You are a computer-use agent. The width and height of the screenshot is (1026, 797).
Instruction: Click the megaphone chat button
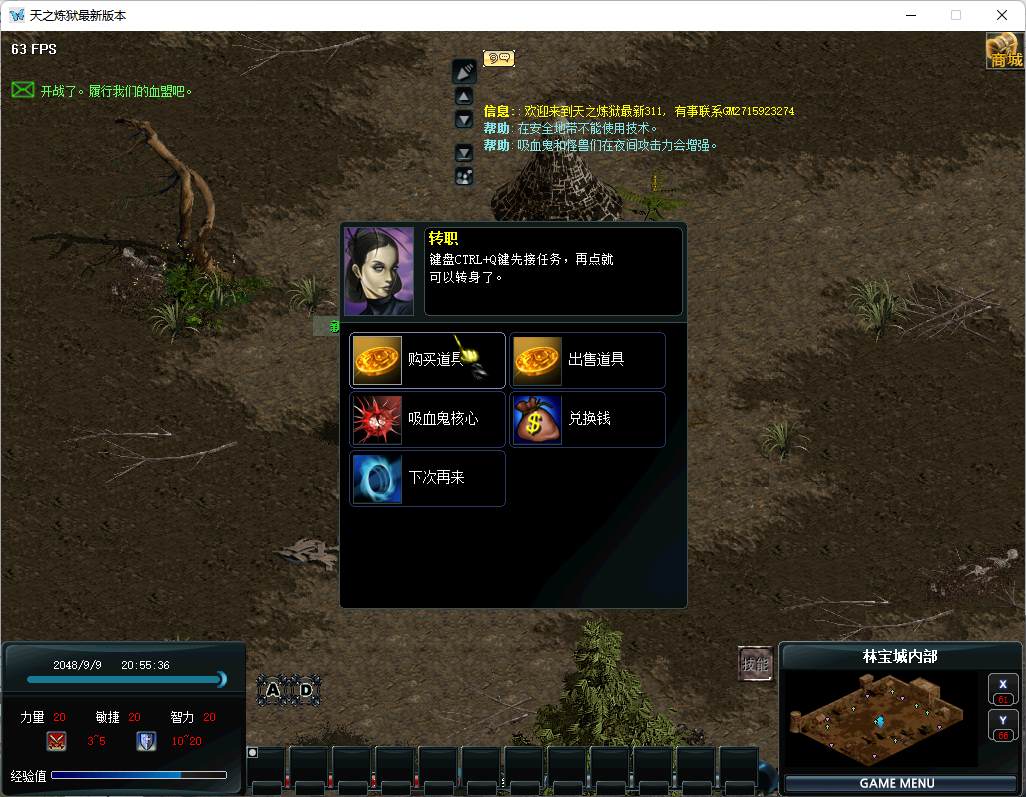(464, 71)
